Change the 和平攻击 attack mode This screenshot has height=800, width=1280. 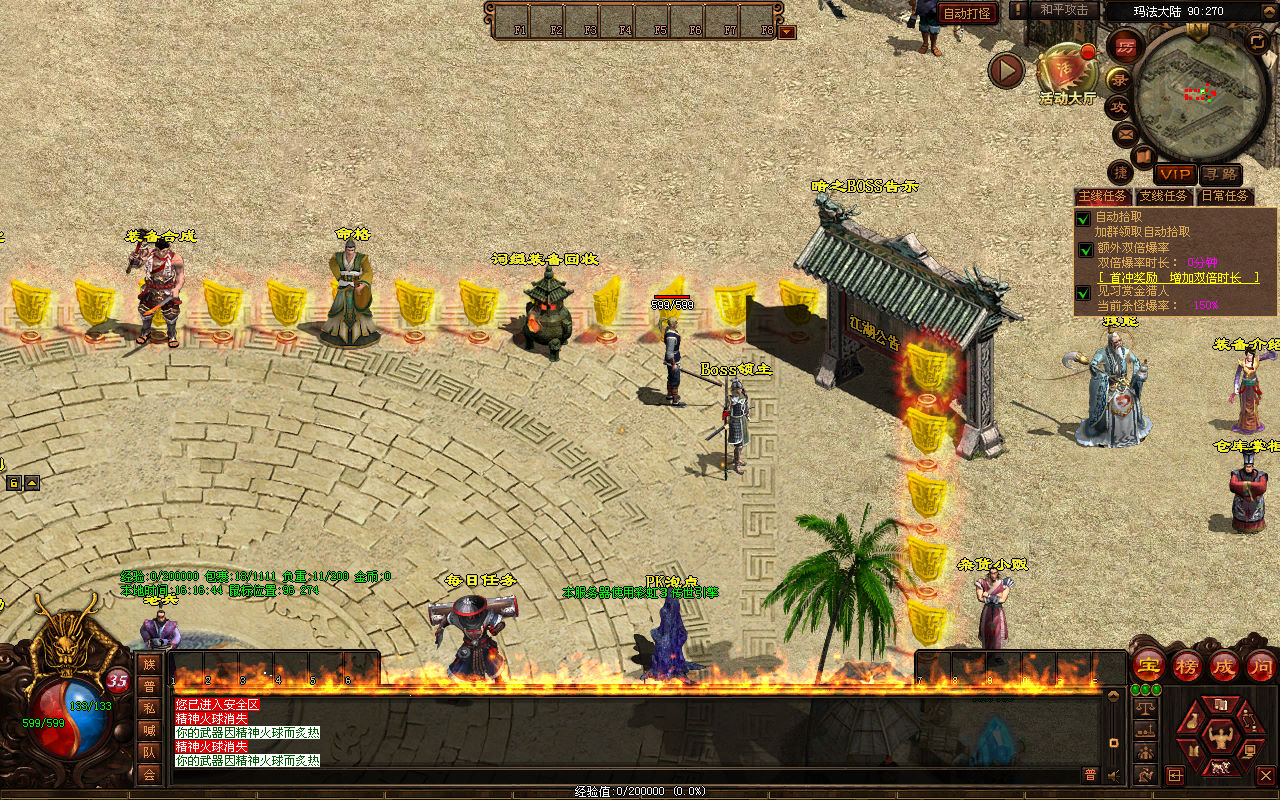click(1063, 10)
